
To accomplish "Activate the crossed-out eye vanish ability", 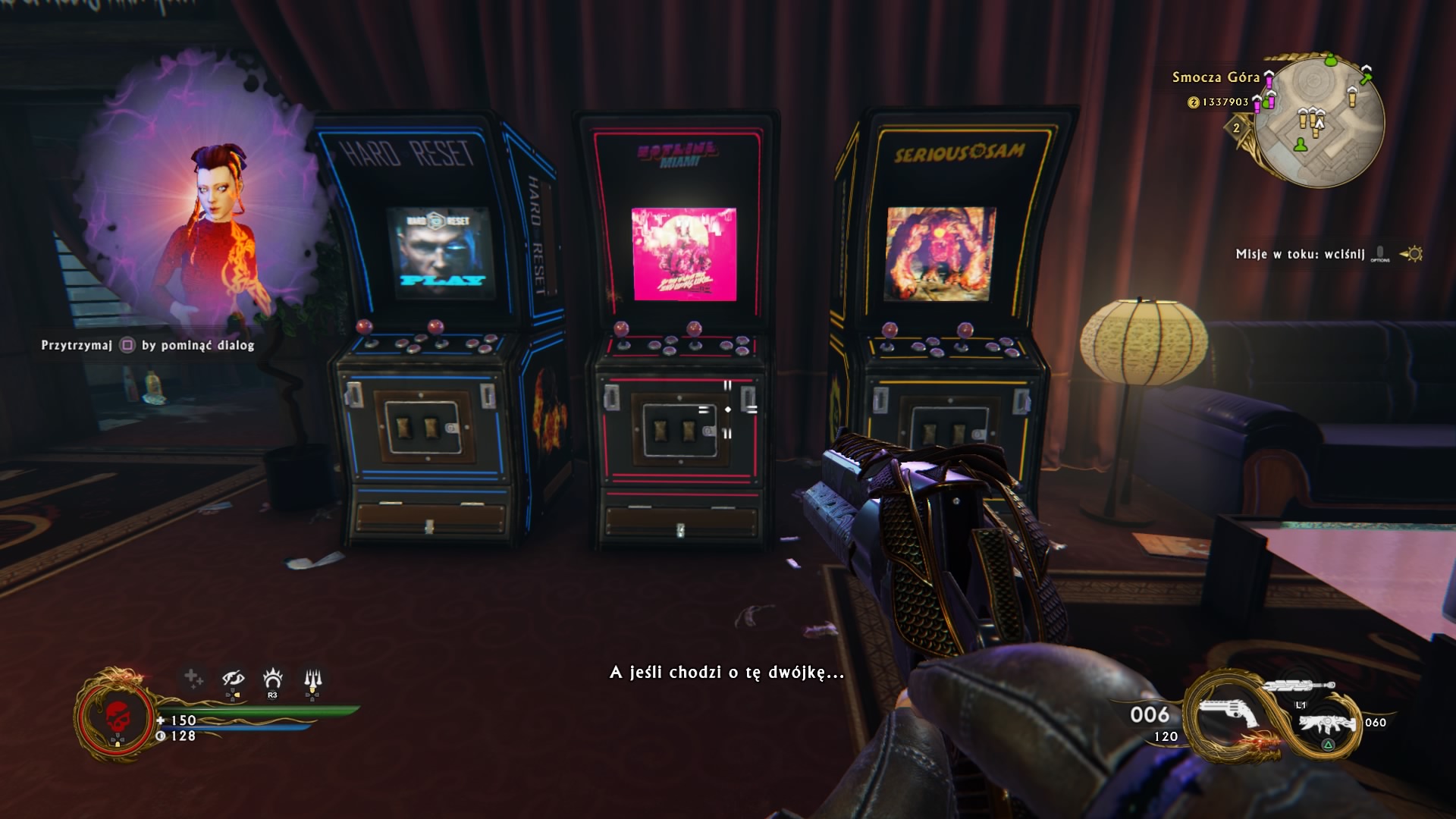I will (233, 679).
